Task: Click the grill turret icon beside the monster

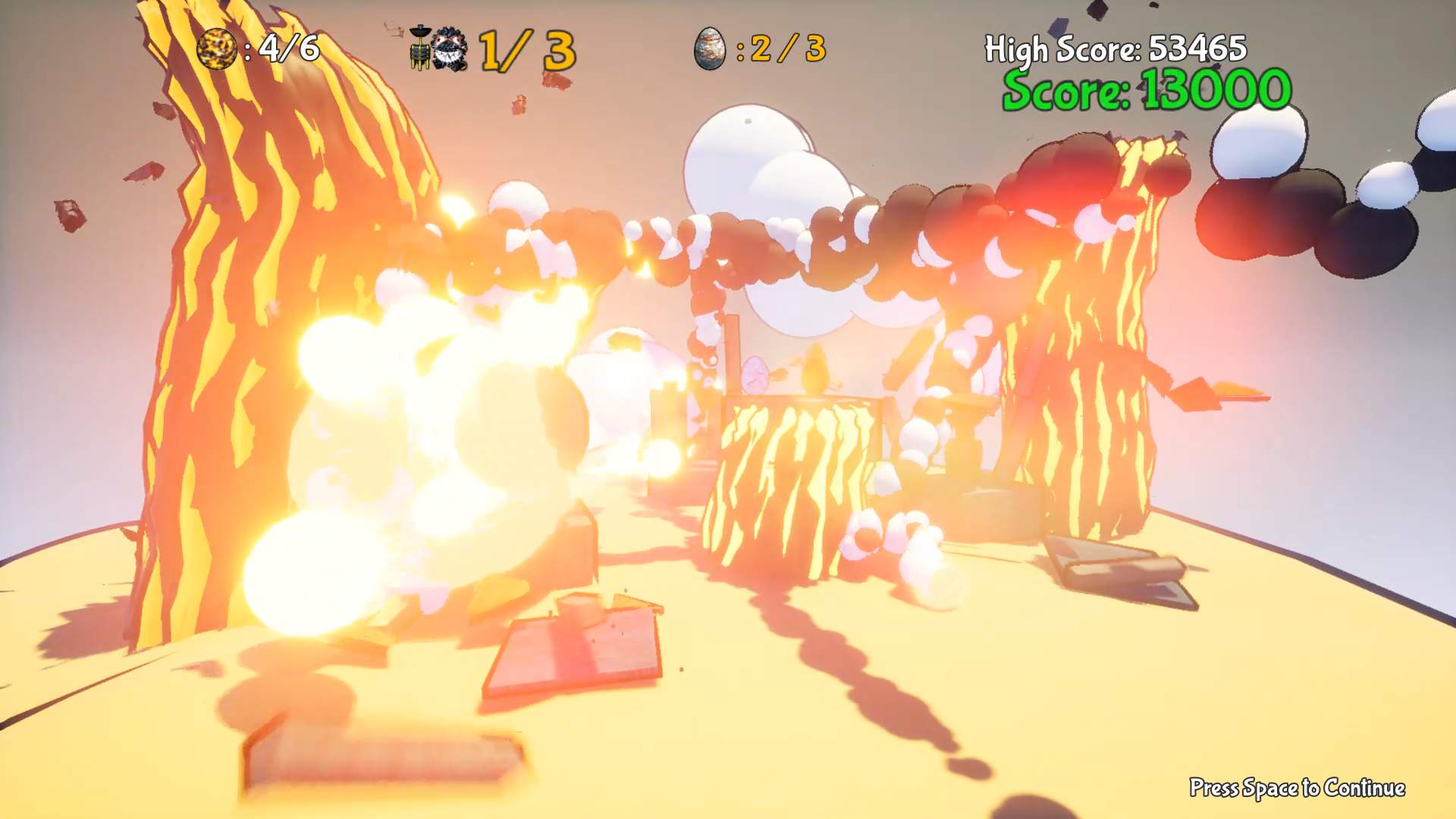Action: click(419, 47)
